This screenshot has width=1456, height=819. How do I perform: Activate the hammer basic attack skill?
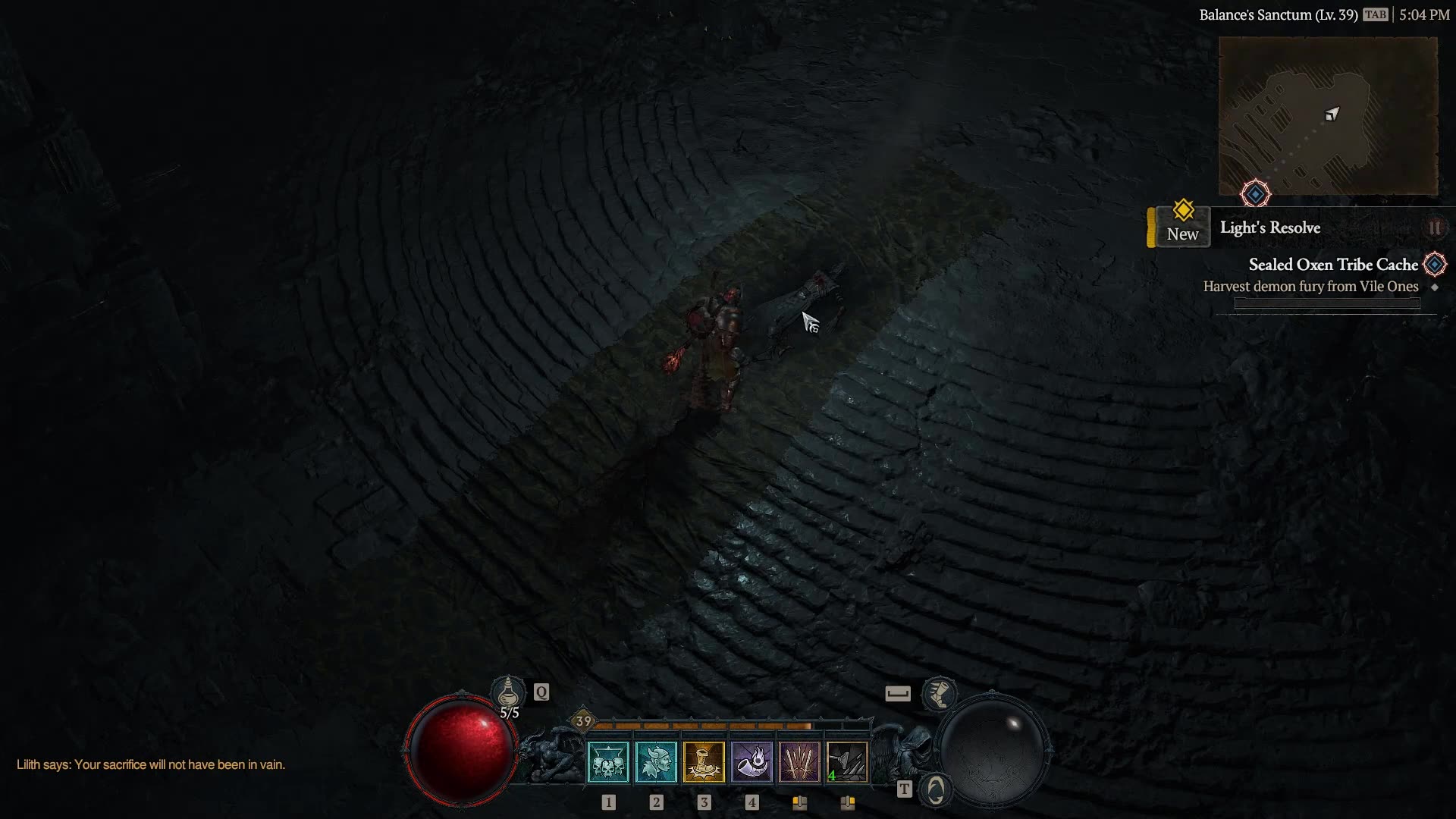(x=848, y=761)
